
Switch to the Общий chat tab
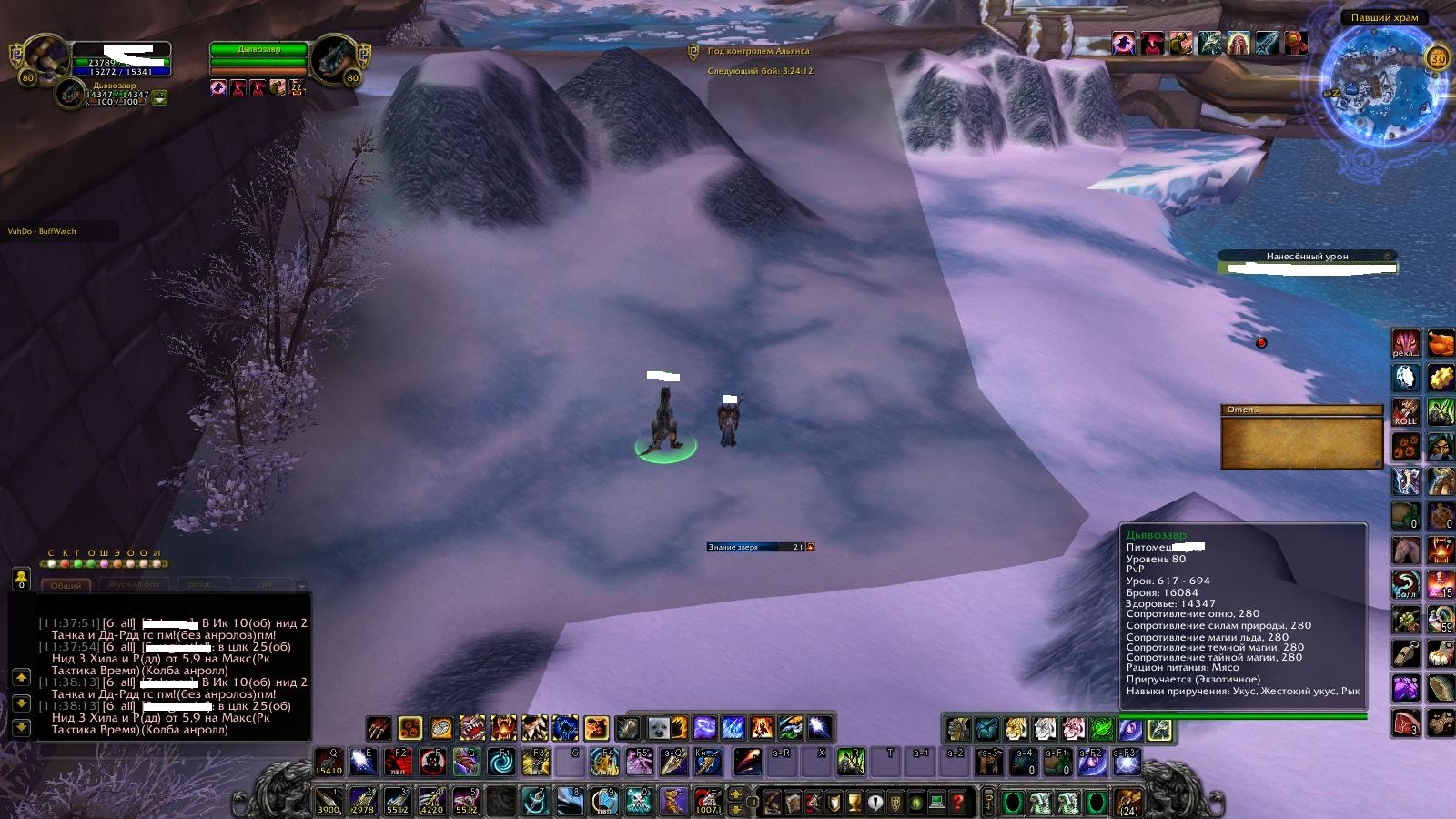(x=66, y=585)
